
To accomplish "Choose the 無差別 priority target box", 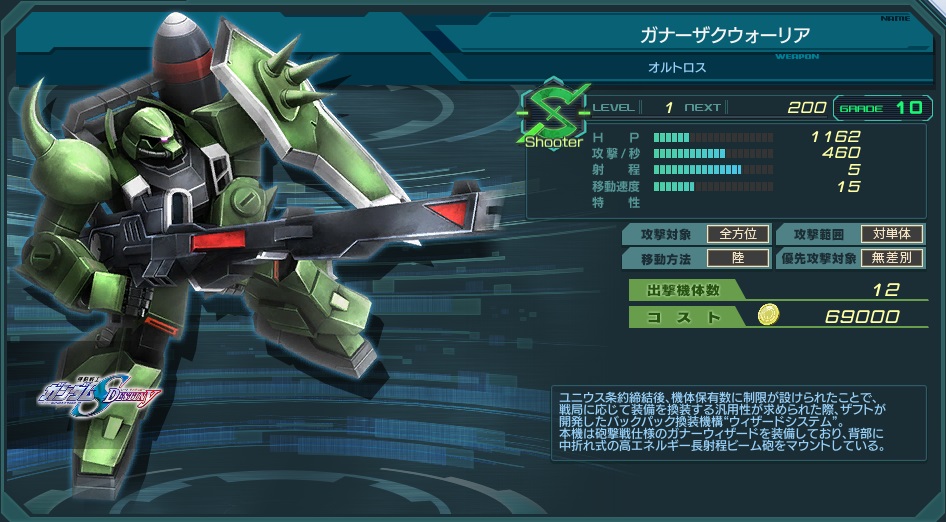I will [892, 258].
